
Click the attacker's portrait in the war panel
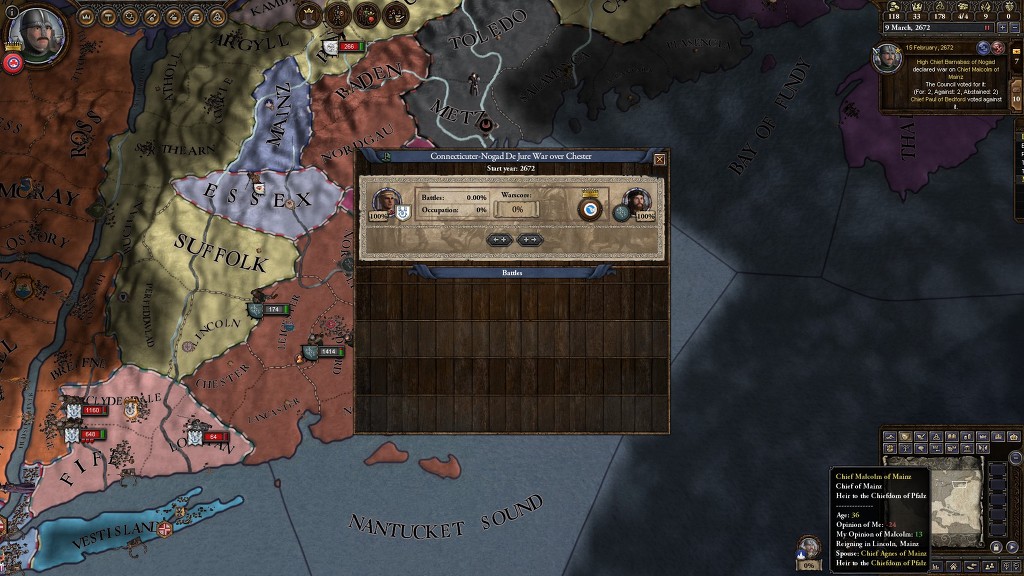click(385, 201)
